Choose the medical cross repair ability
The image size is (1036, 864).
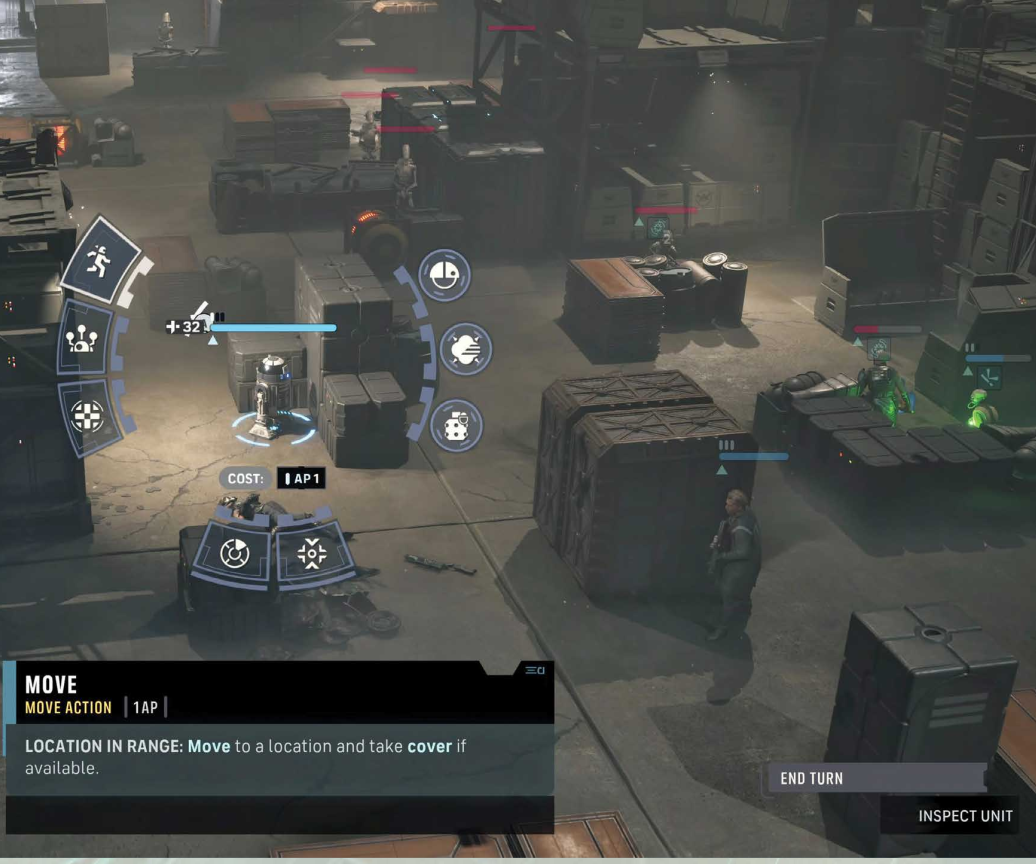click(87, 415)
